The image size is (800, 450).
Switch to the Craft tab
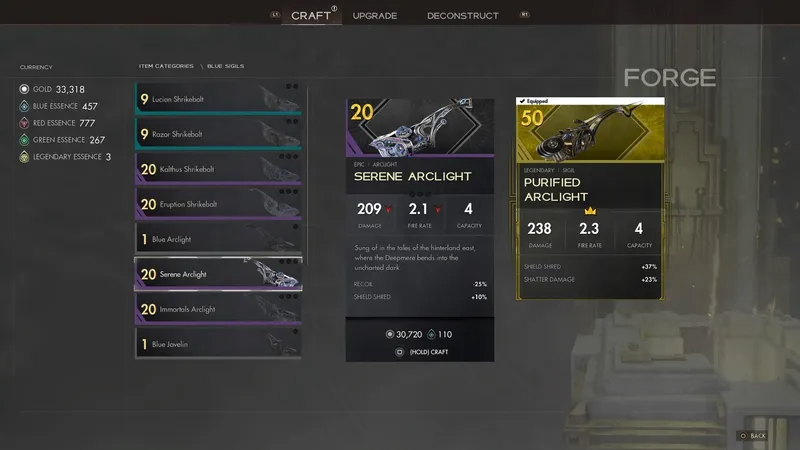tap(310, 15)
